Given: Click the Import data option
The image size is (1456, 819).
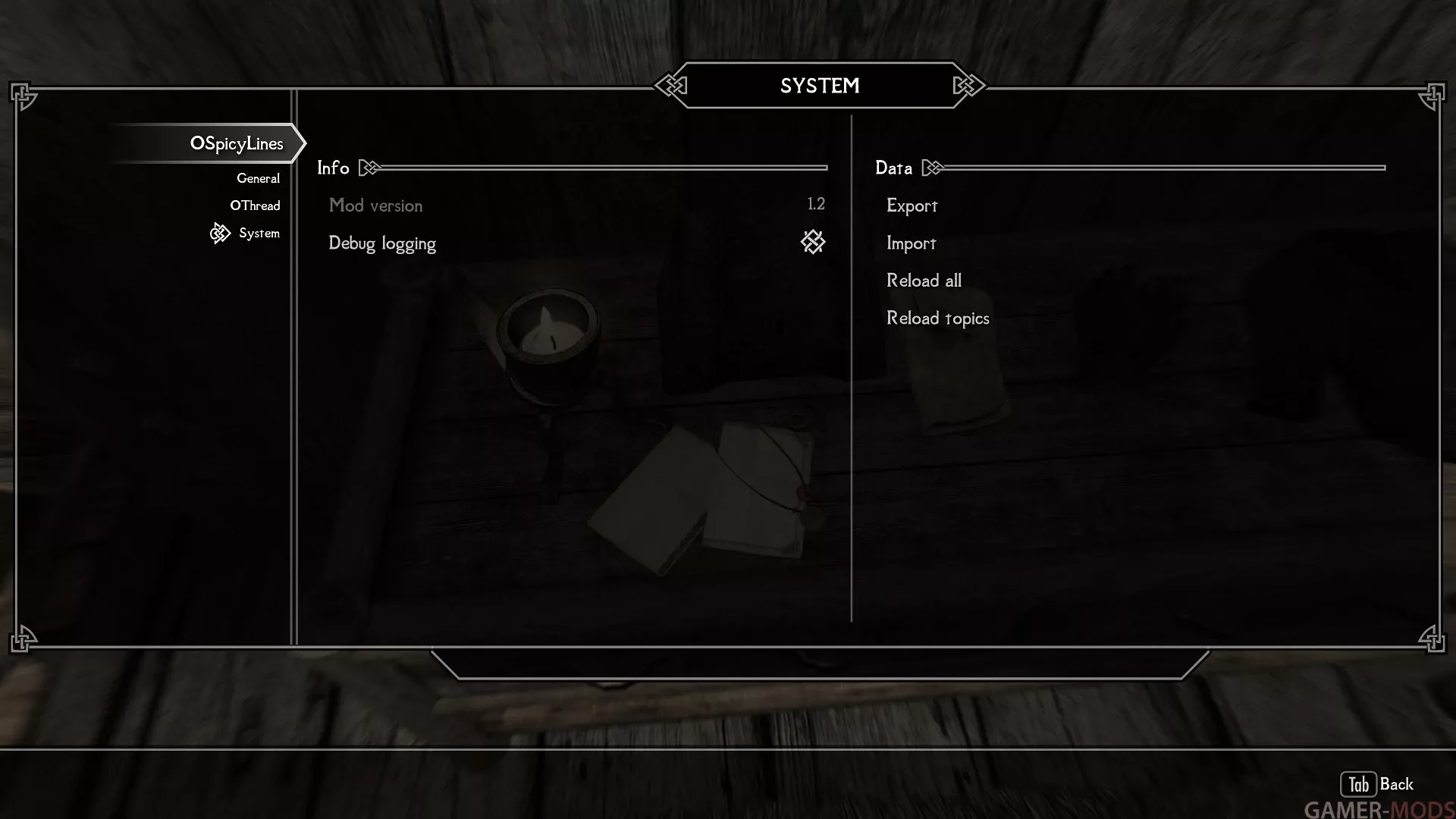Looking at the screenshot, I should point(911,243).
